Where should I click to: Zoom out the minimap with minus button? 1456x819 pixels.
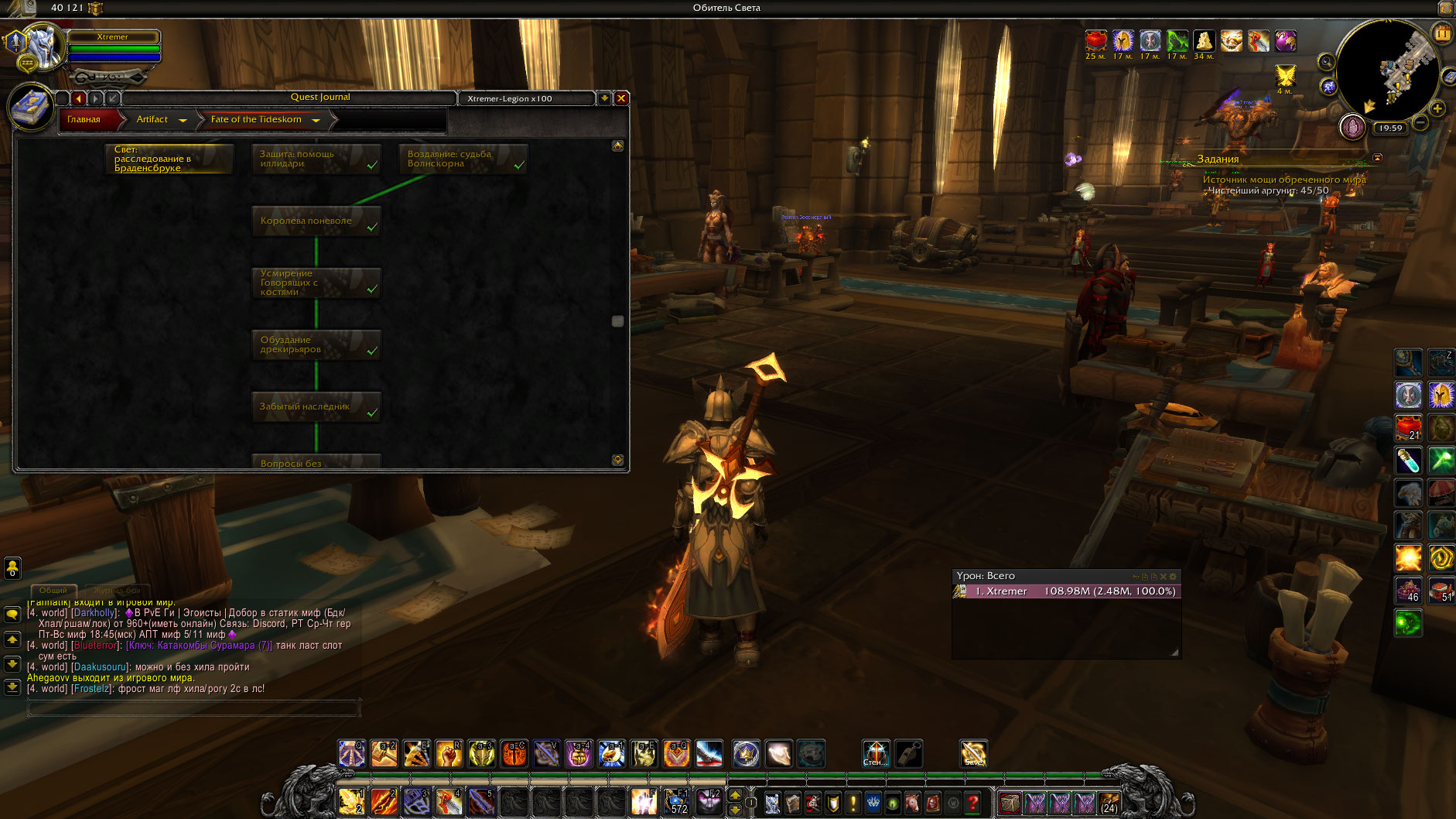click(1420, 122)
